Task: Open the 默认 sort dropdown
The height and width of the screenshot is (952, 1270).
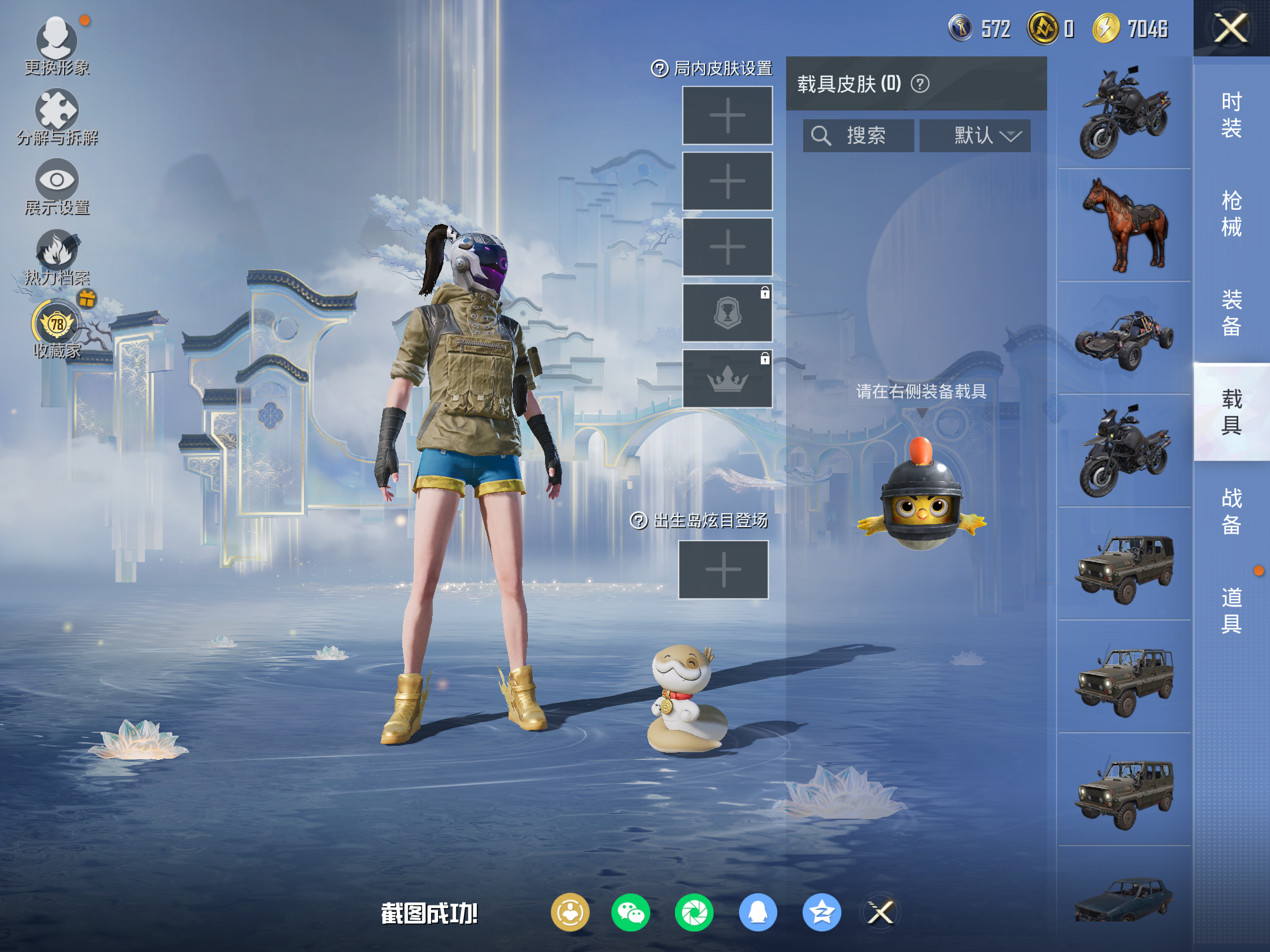Action: pos(975,136)
